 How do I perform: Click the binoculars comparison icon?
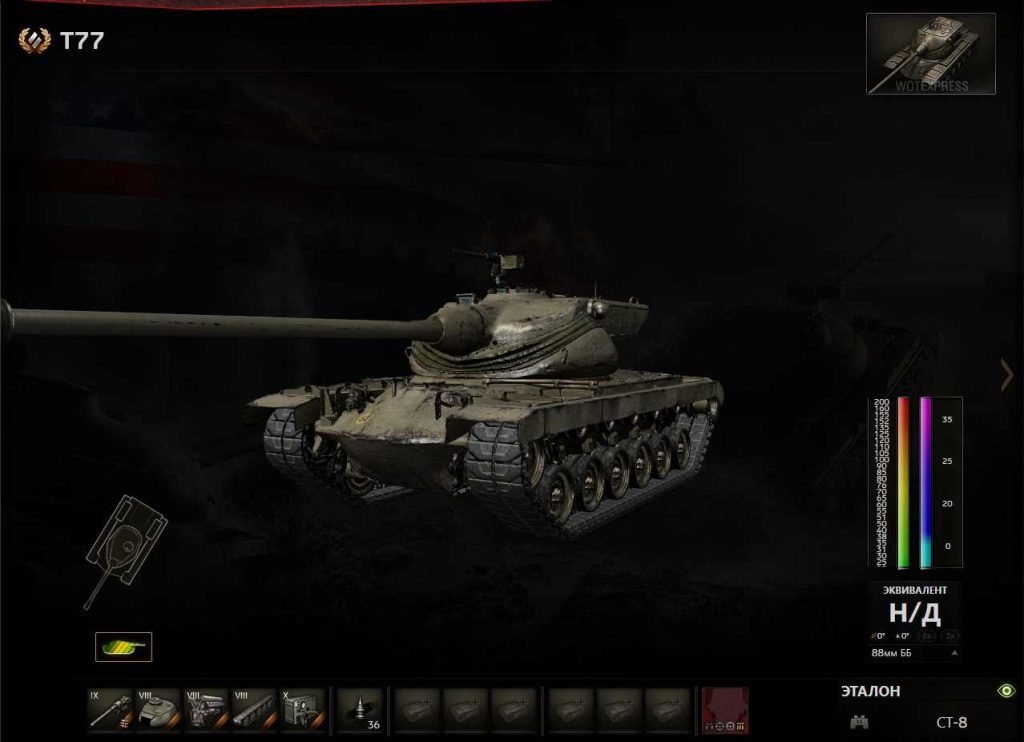tap(859, 721)
